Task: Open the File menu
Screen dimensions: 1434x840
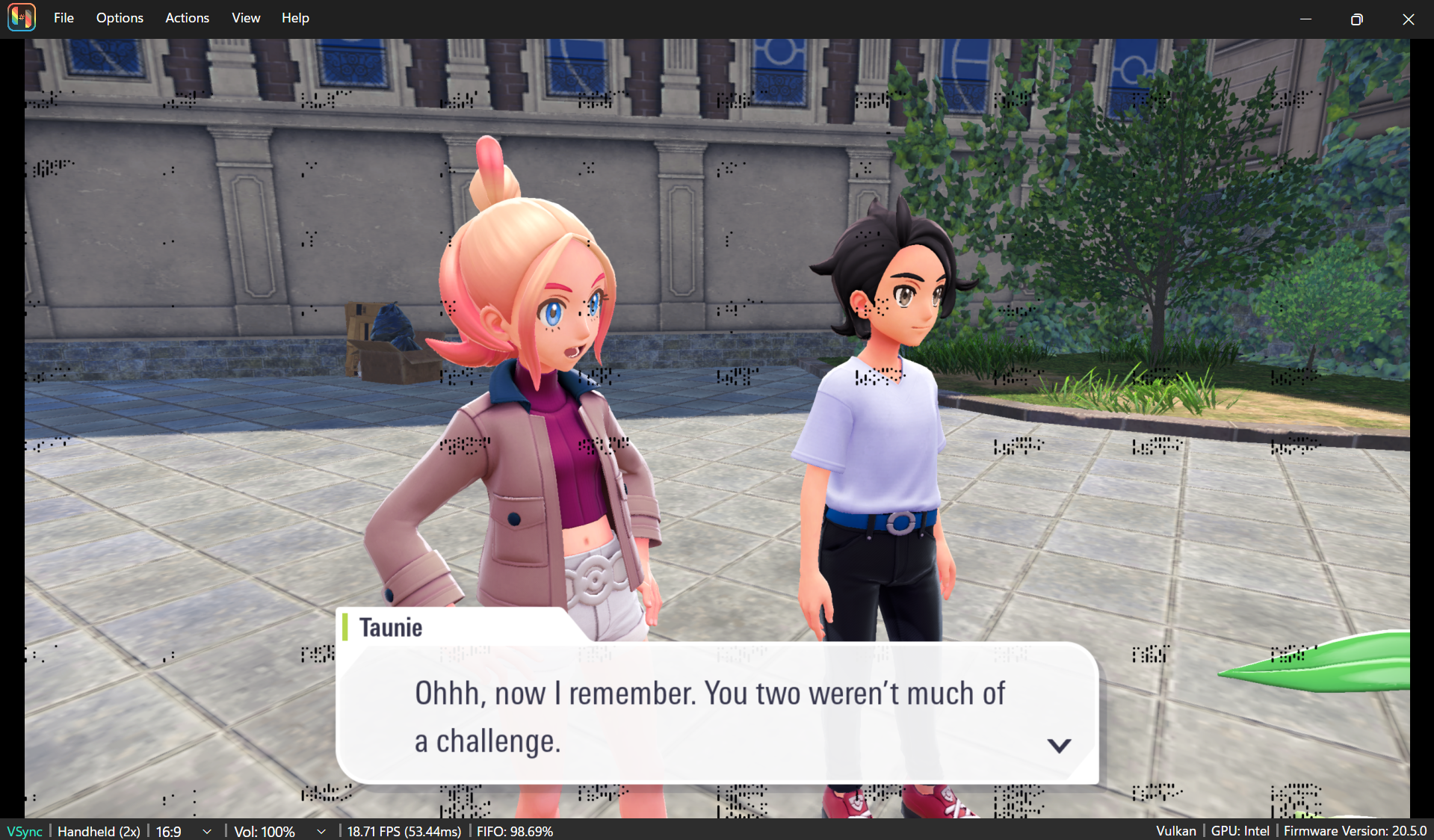Action: 64,18
